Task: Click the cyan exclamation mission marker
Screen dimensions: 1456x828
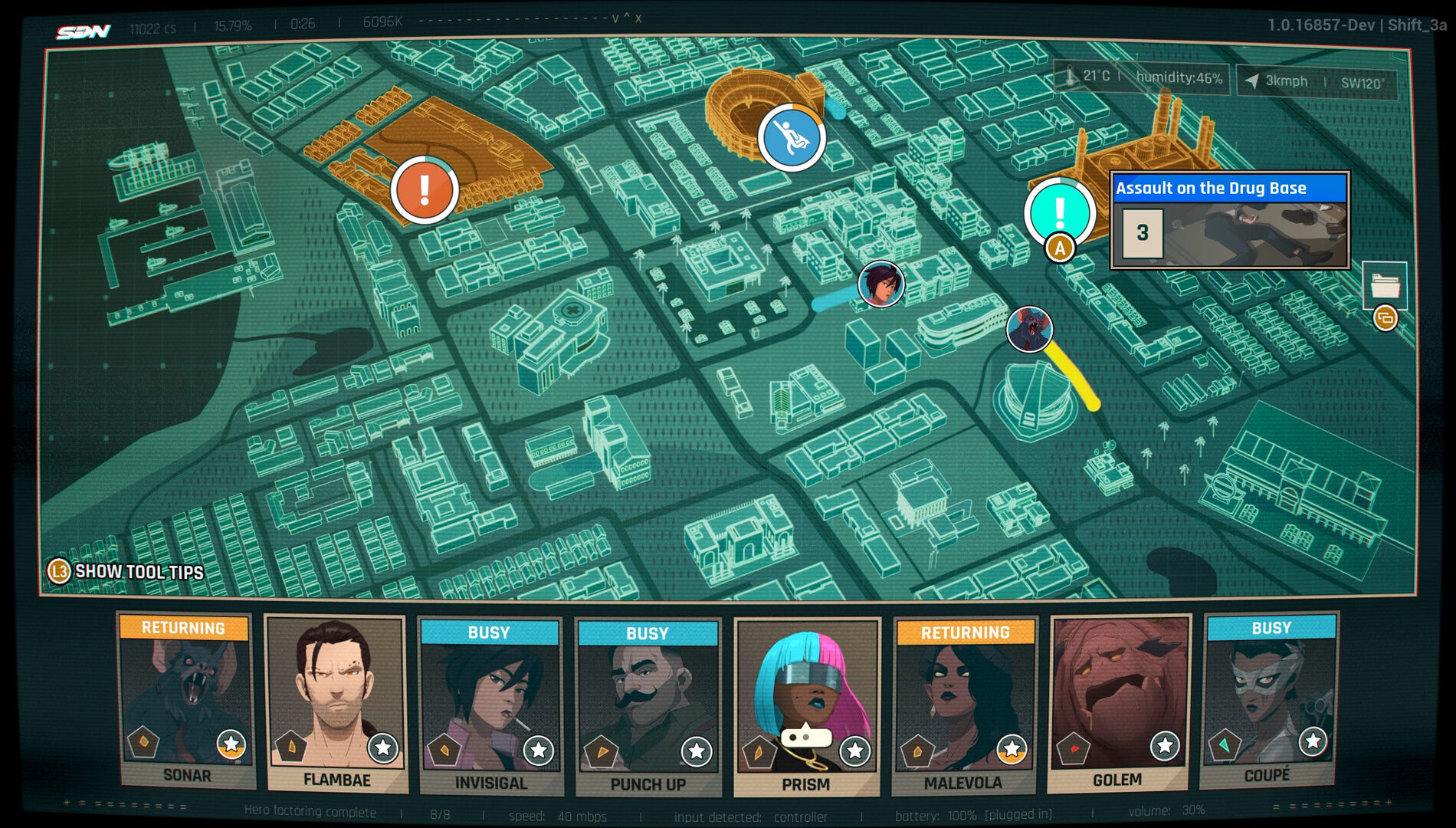Action: click(x=1060, y=212)
